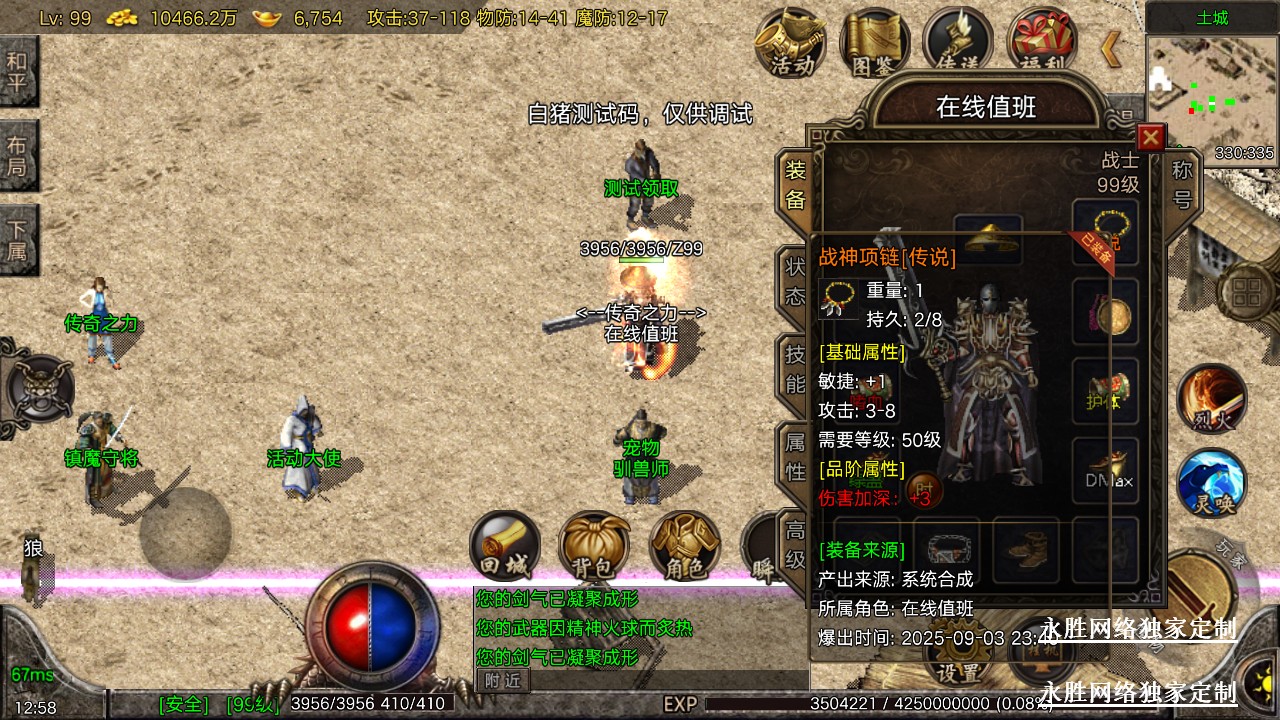
Task: Open the 传送 teleport menu
Action: tap(957, 42)
